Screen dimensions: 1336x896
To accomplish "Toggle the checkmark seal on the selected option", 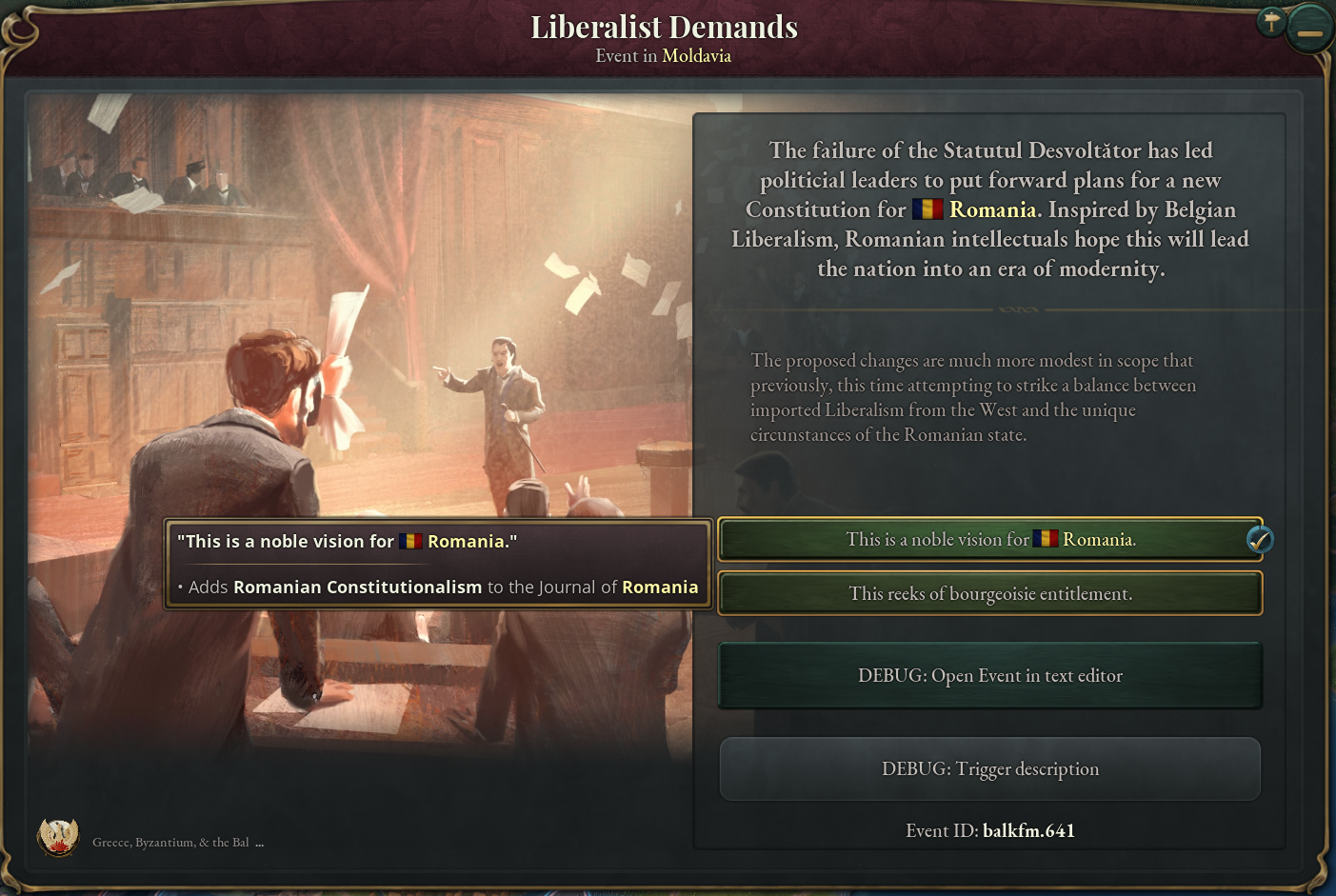I will [x=1259, y=540].
